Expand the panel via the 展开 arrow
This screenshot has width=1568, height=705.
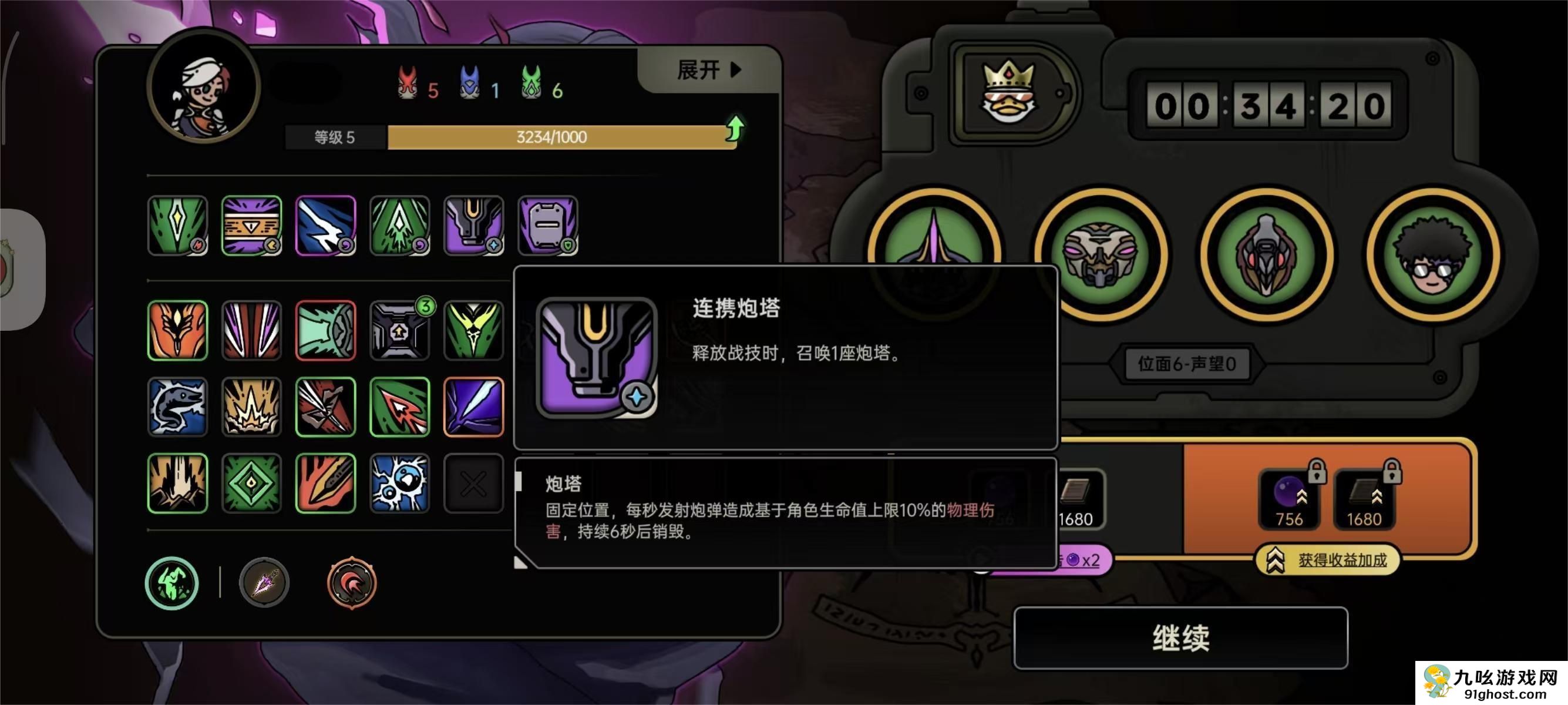706,69
